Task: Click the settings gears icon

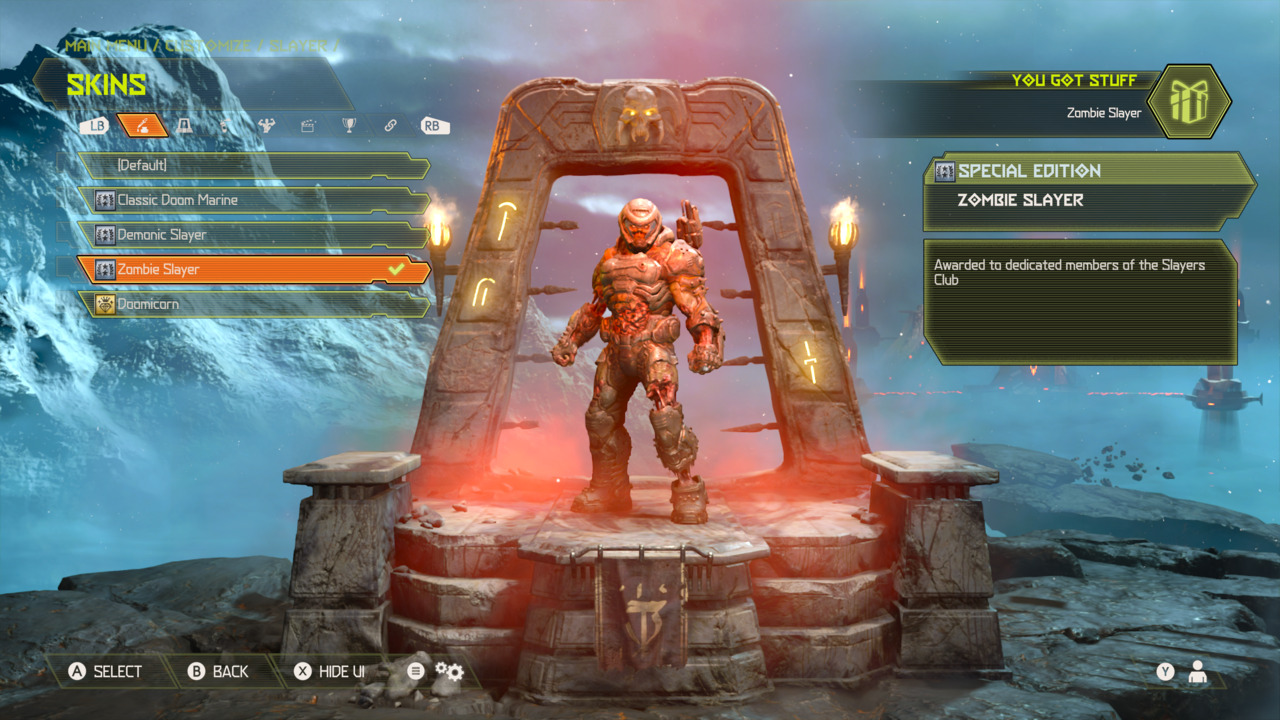Action: [x=448, y=672]
